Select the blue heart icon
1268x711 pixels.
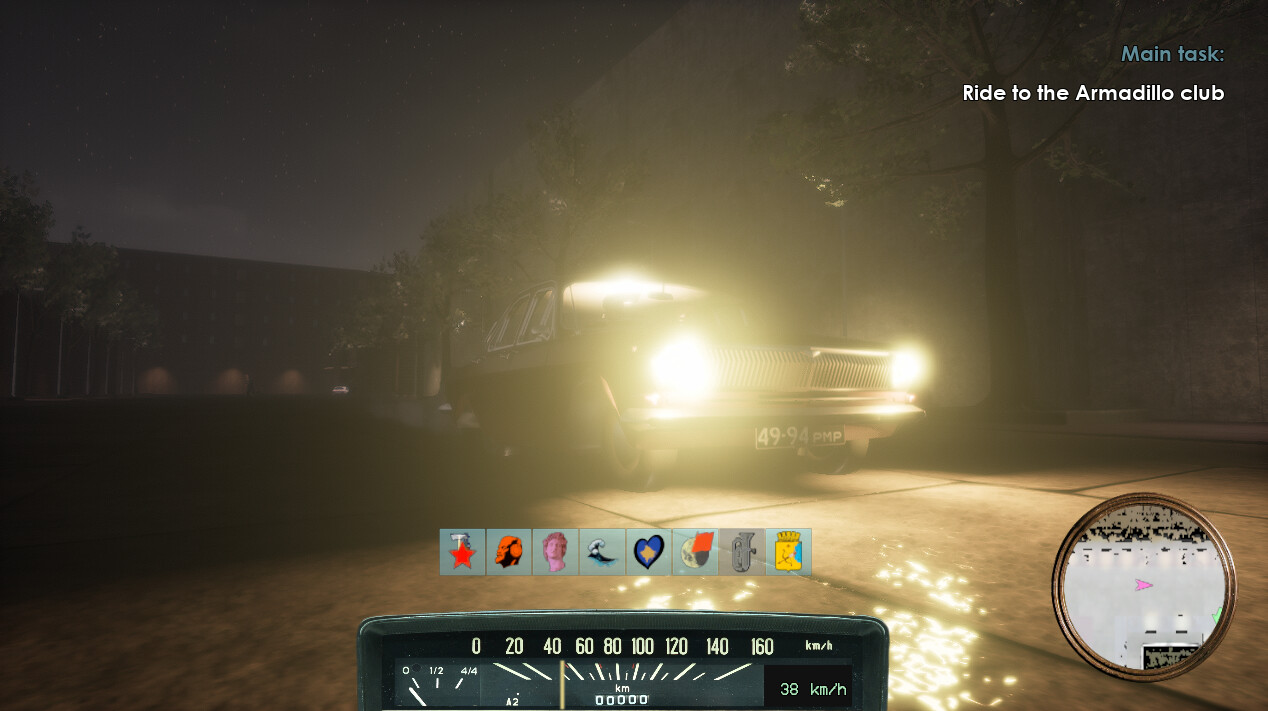tap(649, 552)
